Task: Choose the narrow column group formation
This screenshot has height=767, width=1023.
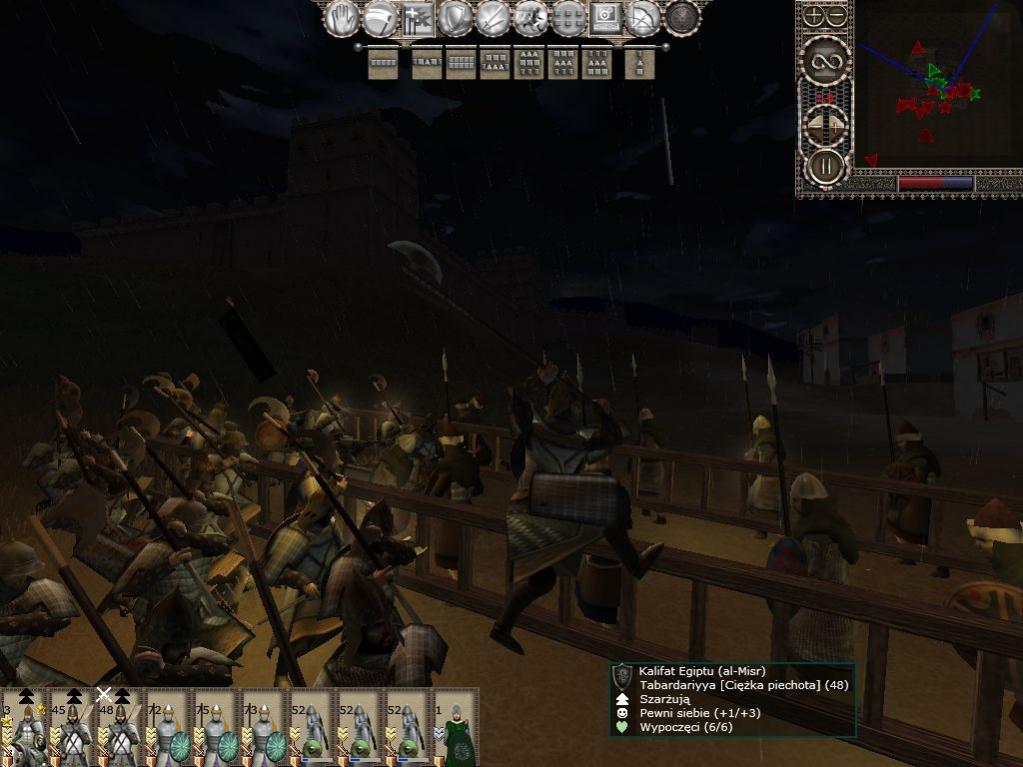Action: point(639,63)
